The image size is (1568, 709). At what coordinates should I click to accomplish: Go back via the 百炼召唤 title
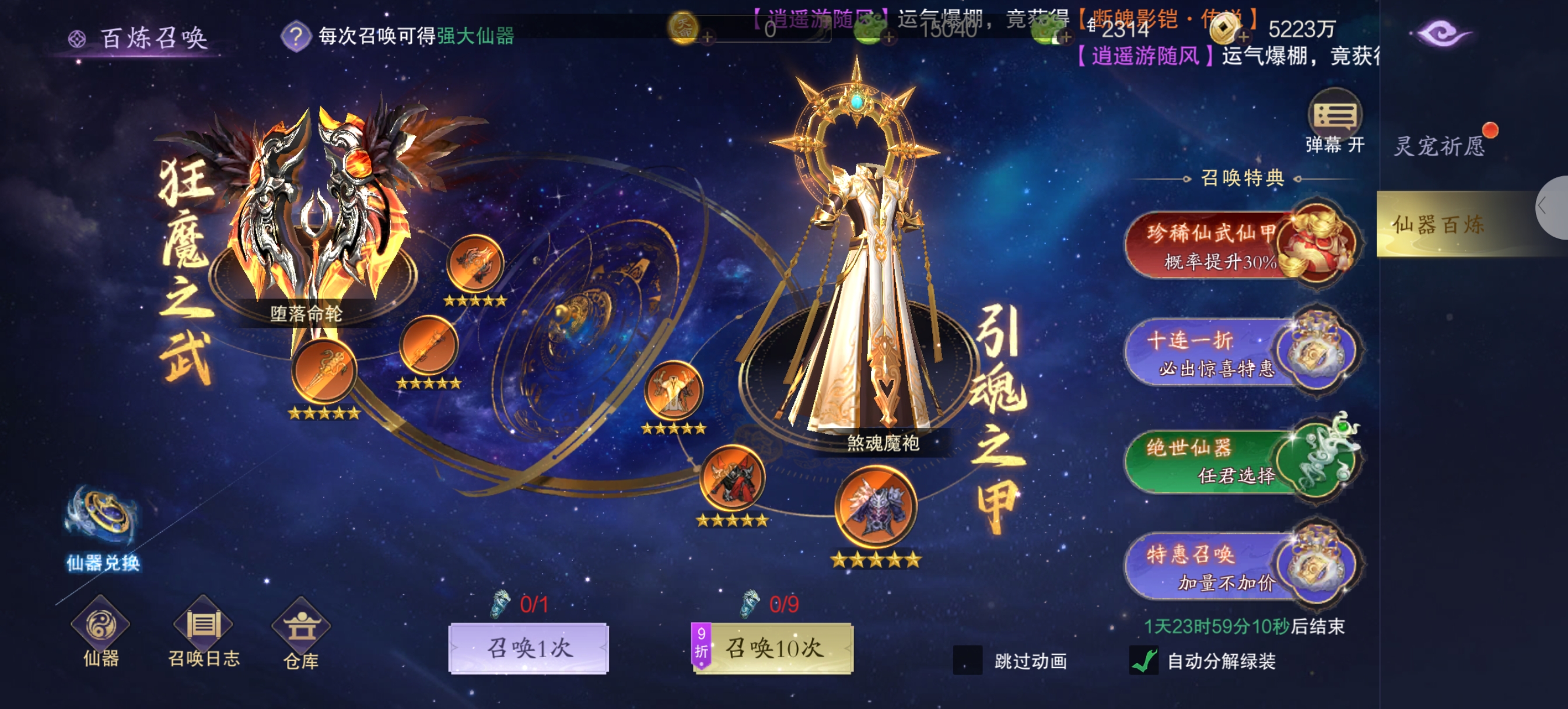[x=139, y=38]
